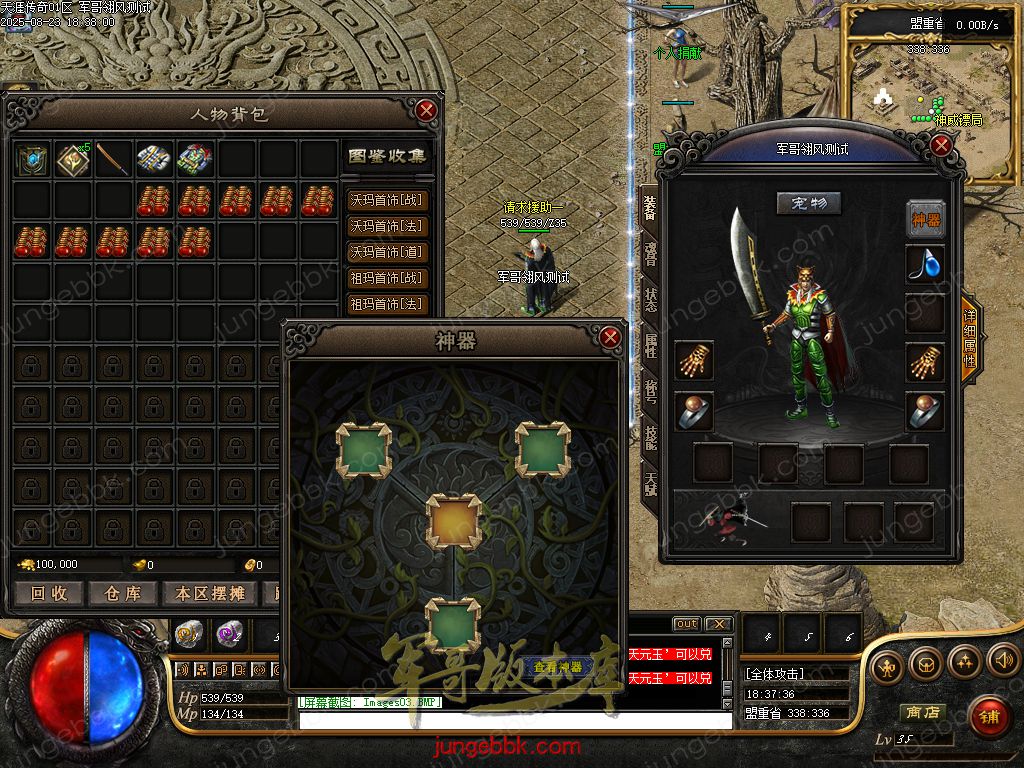Close the character equipment panel
Image resolution: width=1024 pixels, height=768 pixels.
(x=940, y=146)
